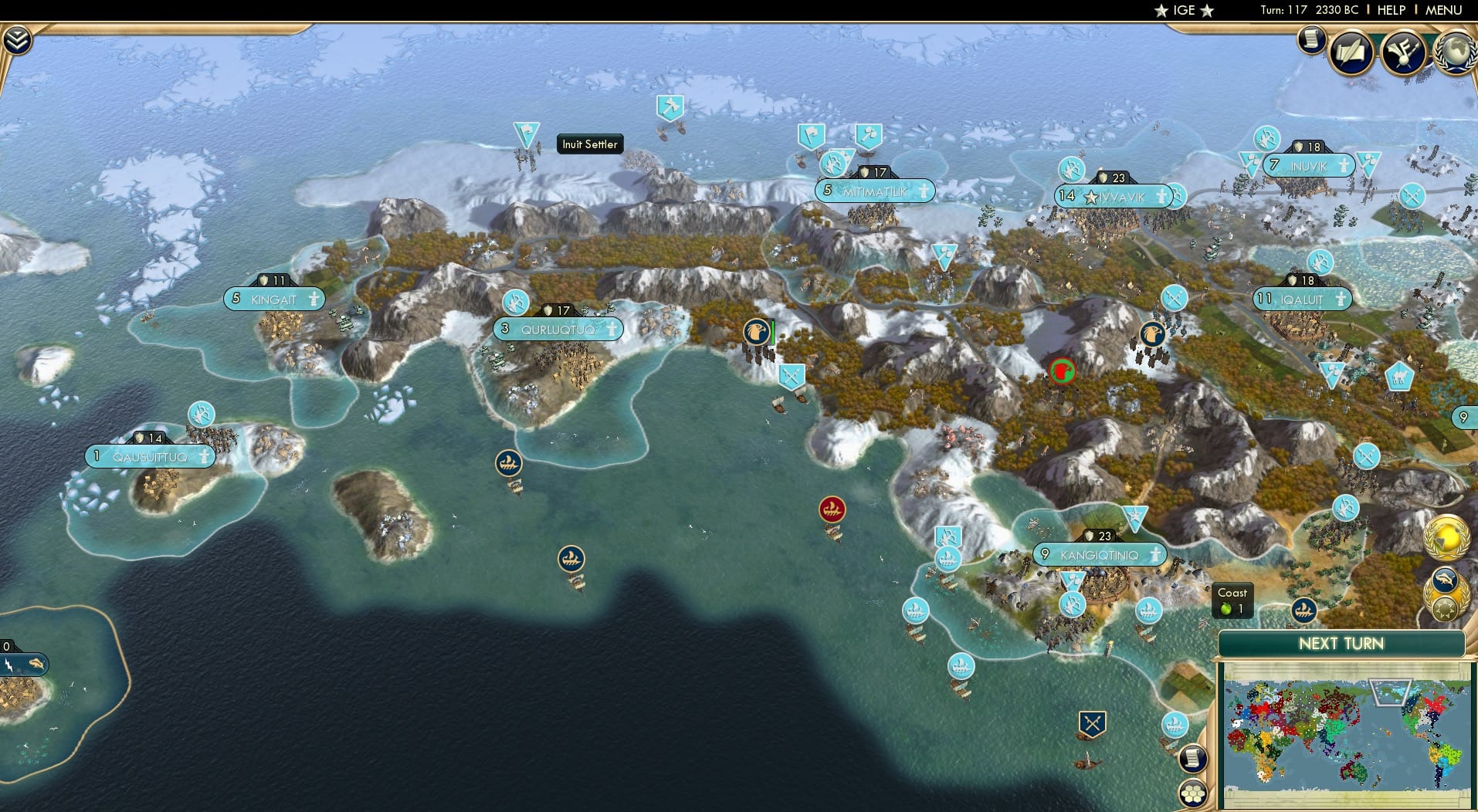Click the Kangiqtiniq city banner
Screen dimensions: 1478x812
coord(1100,553)
